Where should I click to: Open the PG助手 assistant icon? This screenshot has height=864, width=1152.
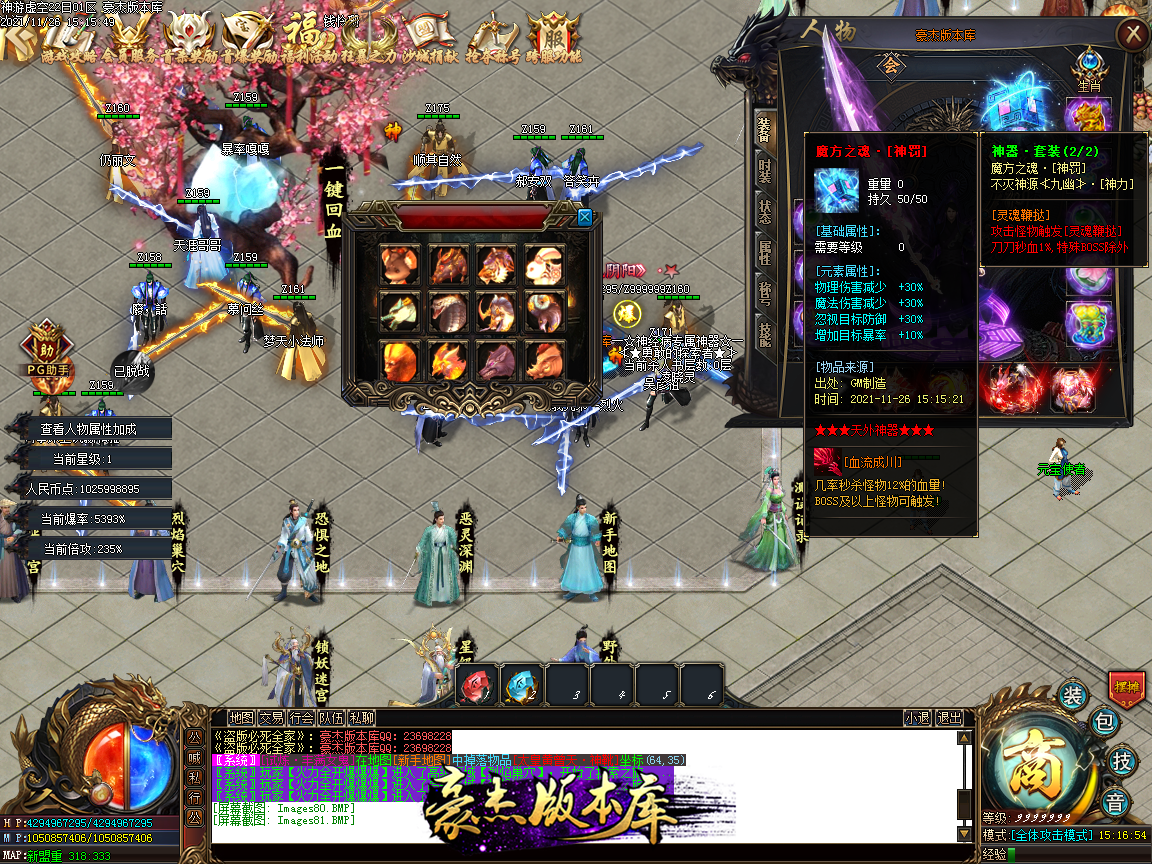45,349
